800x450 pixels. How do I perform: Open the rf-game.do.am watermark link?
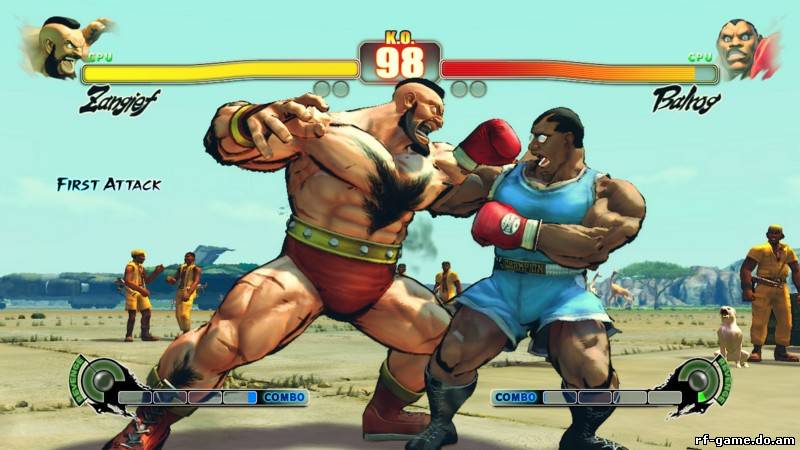coord(743,438)
